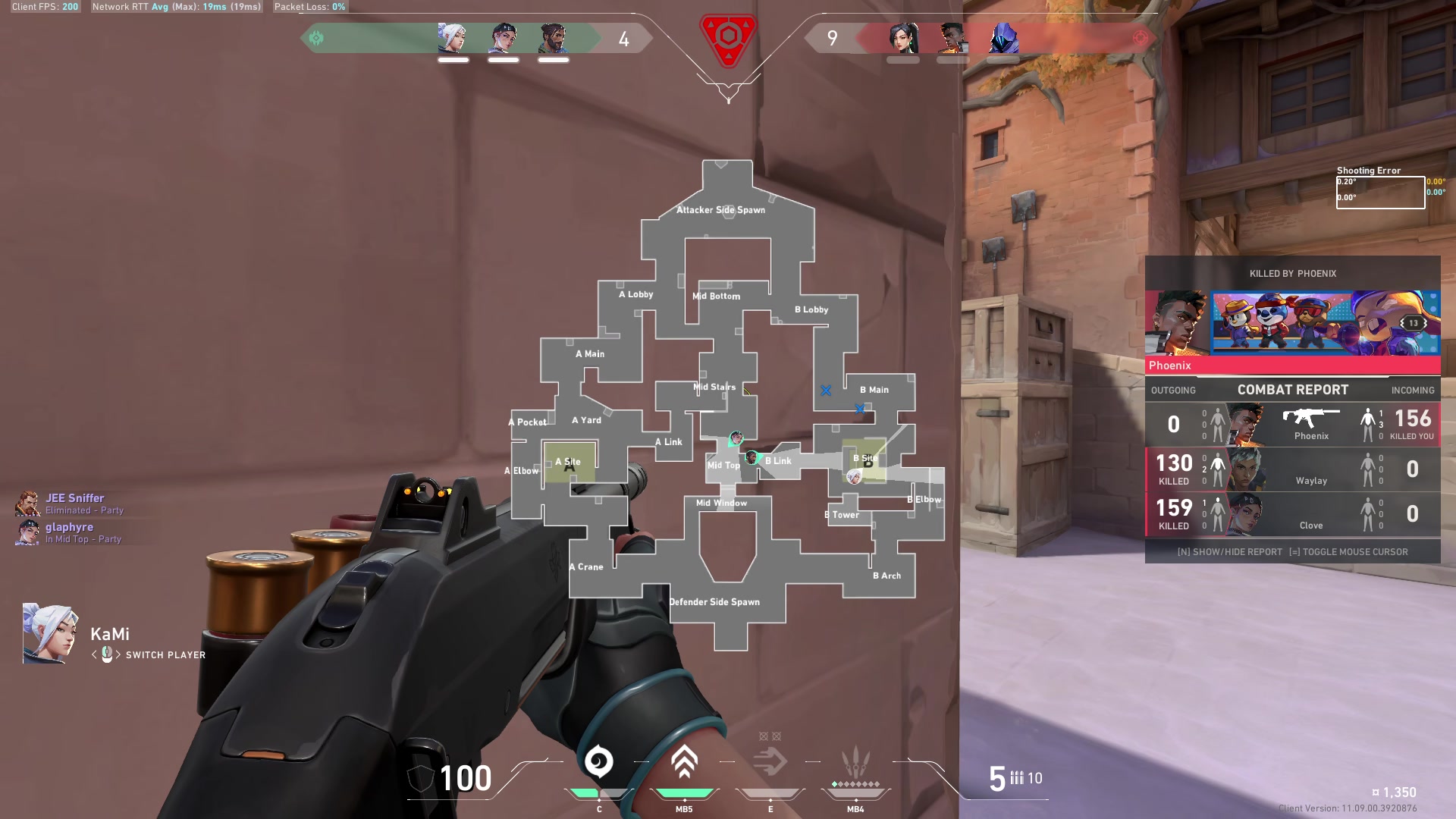Select the OUTGOING section of the combat report
1456x819 pixels.
click(1174, 390)
